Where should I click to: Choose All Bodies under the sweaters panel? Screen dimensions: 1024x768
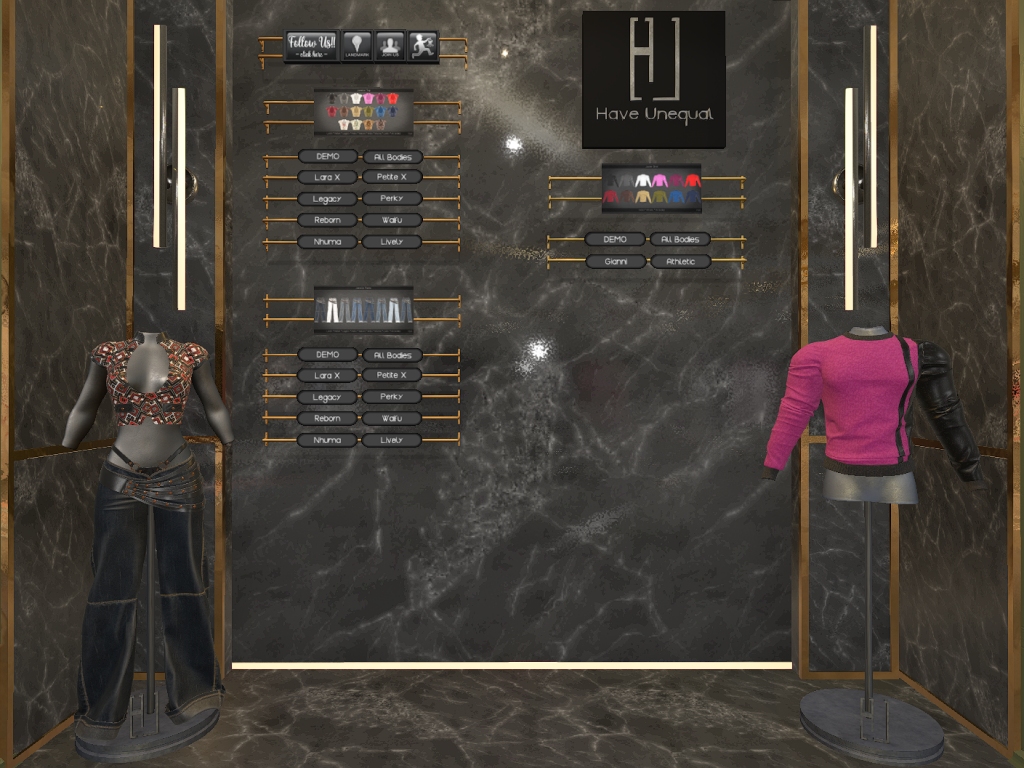pyautogui.click(x=681, y=240)
